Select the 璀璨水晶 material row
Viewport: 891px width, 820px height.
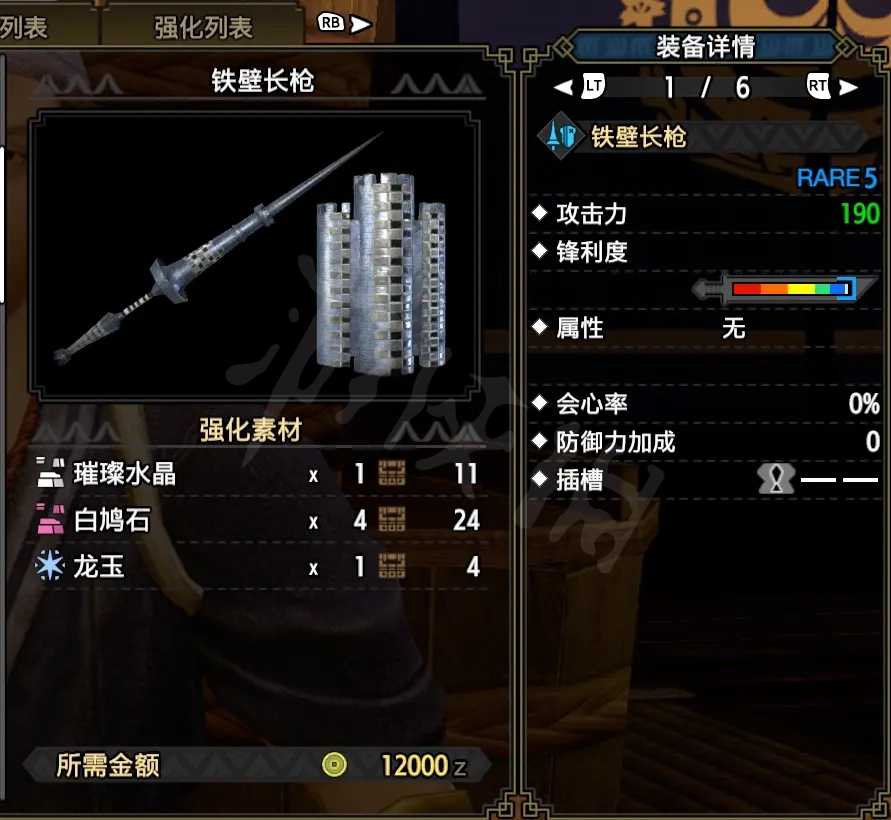tap(258, 473)
